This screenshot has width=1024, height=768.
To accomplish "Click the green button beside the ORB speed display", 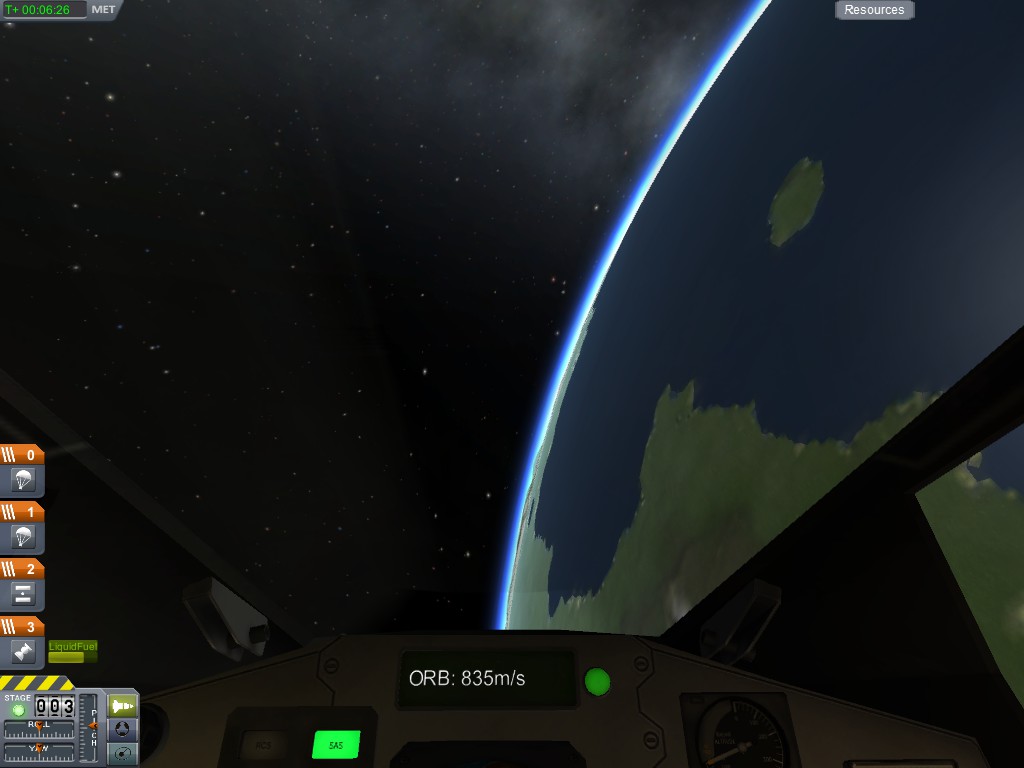I will tap(597, 681).
